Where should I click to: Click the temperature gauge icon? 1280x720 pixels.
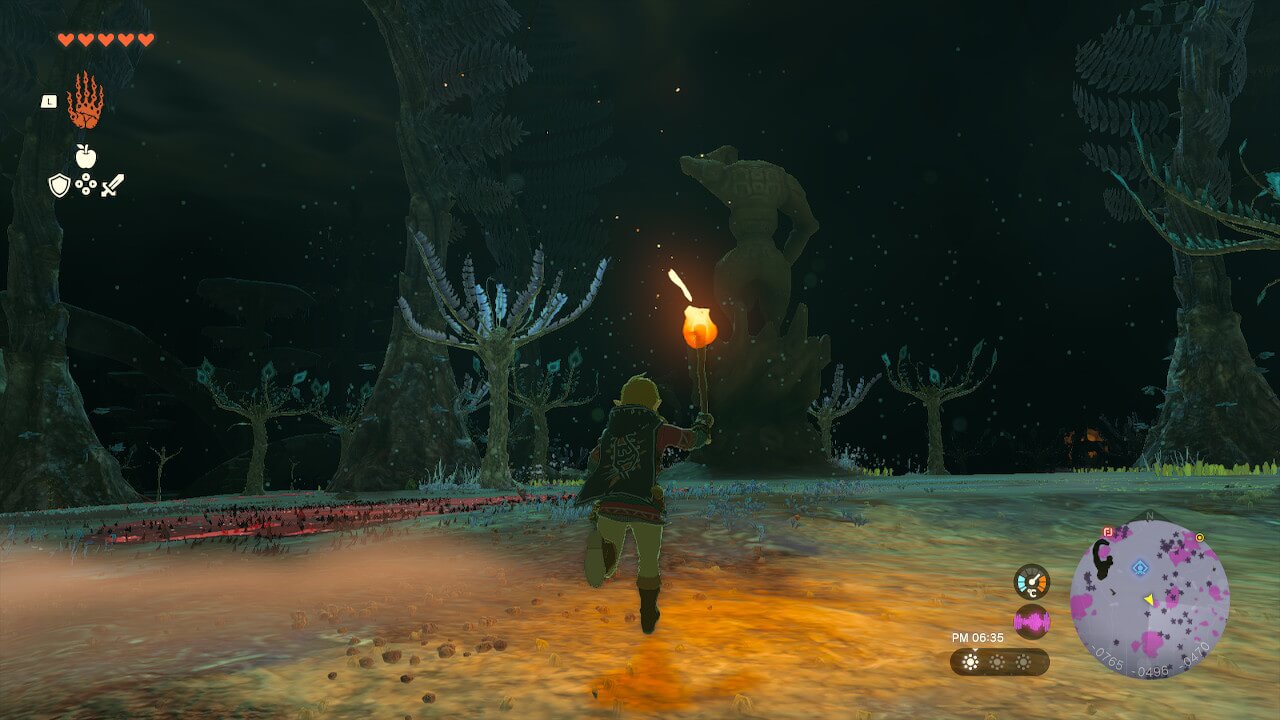click(x=1031, y=581)
